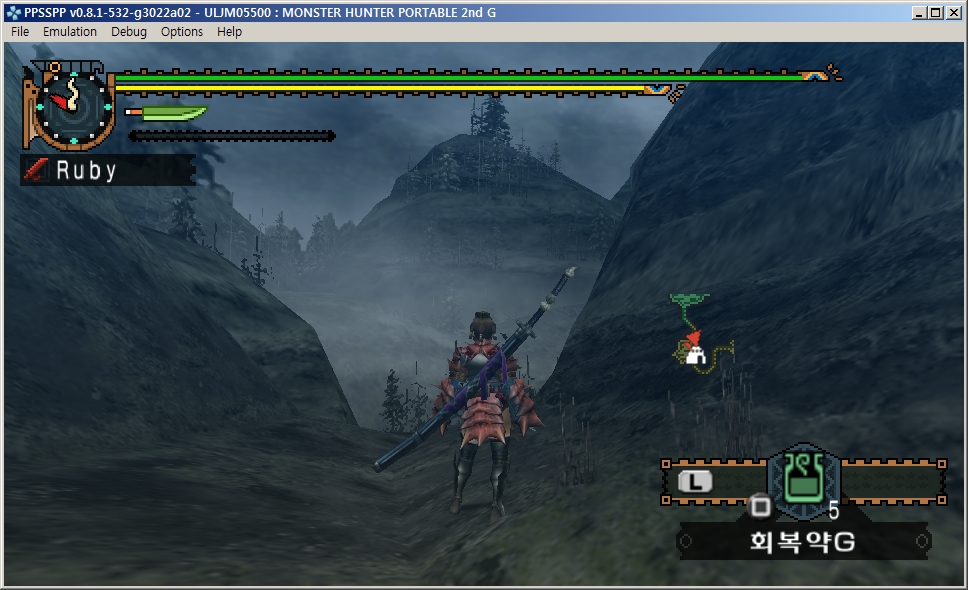This screenshot has width=968, height=590.
Task: Open the Options menu
Action: [182, 32]
